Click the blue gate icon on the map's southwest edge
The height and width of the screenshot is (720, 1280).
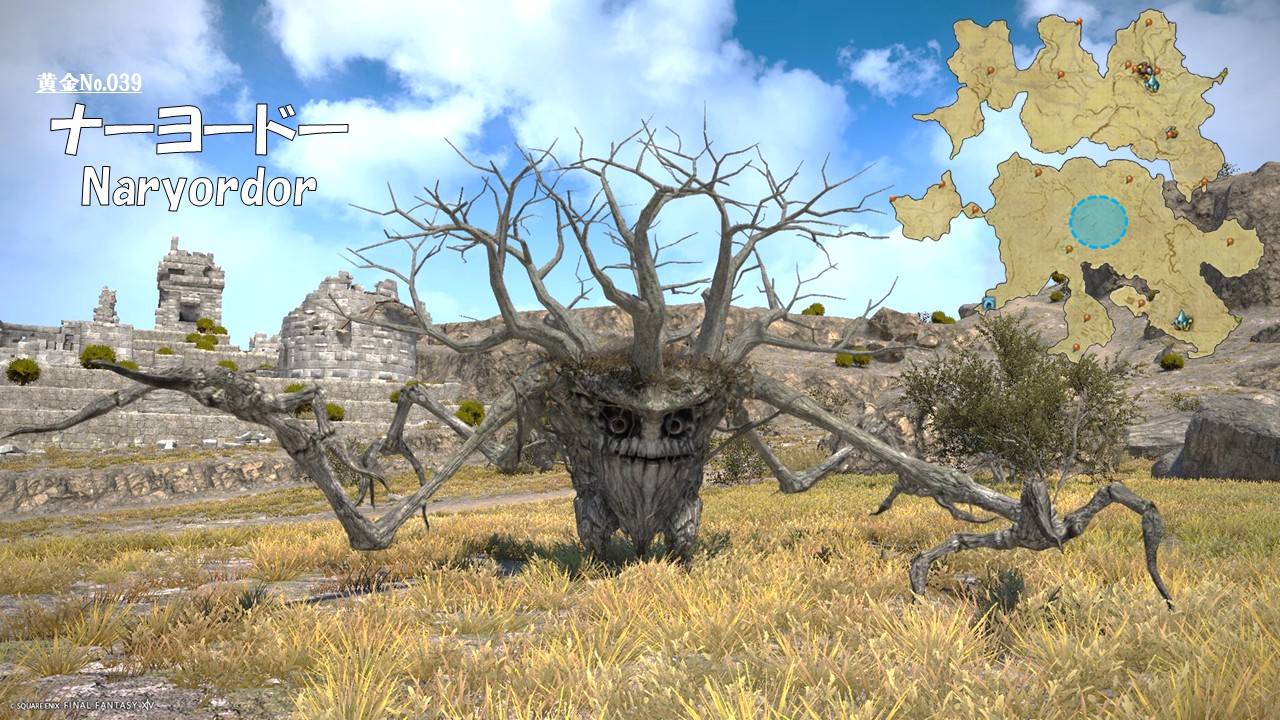[x=989, y=302]
